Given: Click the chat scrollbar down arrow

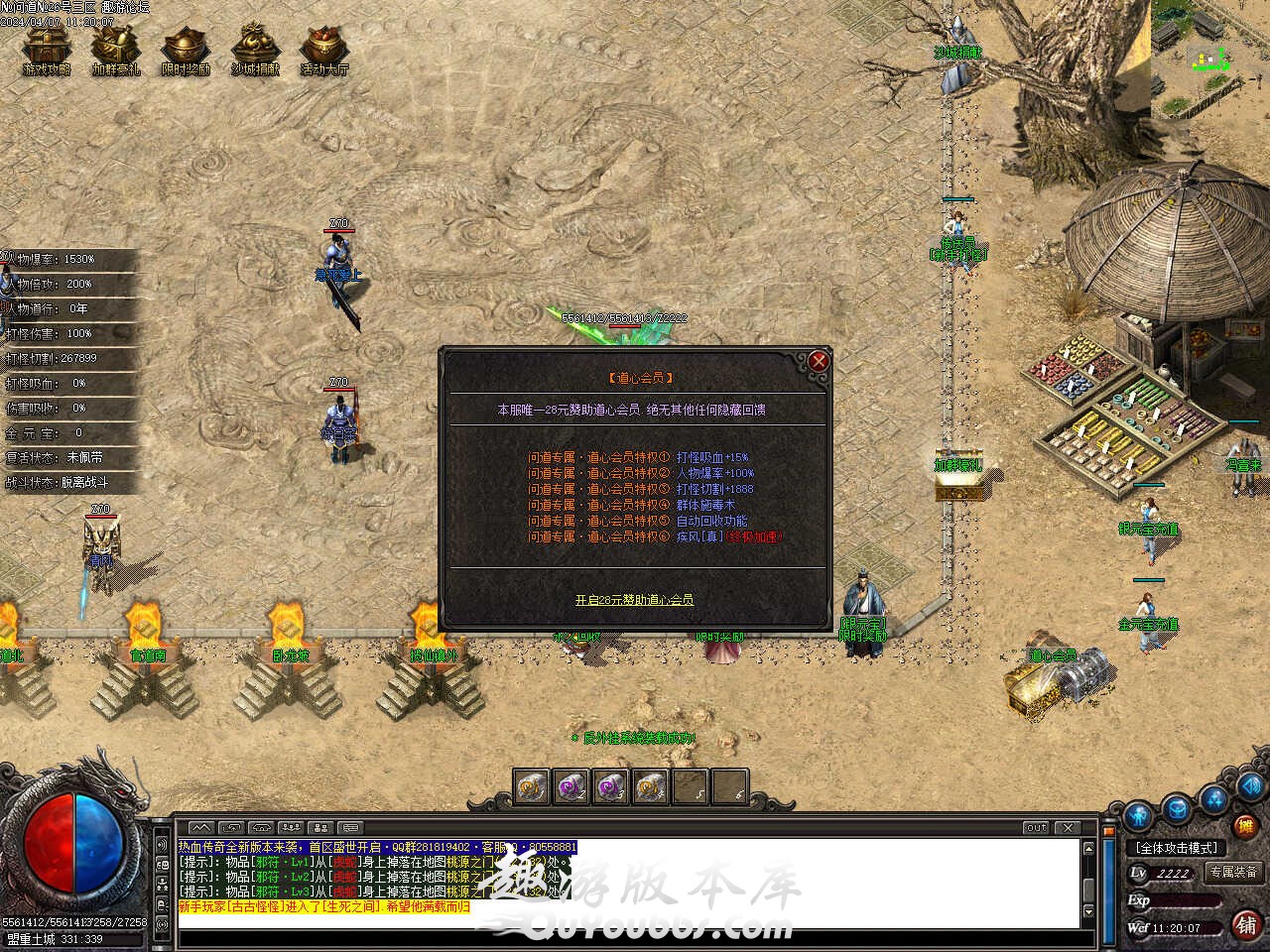Looking at the screenshot, I should 1088,911.
